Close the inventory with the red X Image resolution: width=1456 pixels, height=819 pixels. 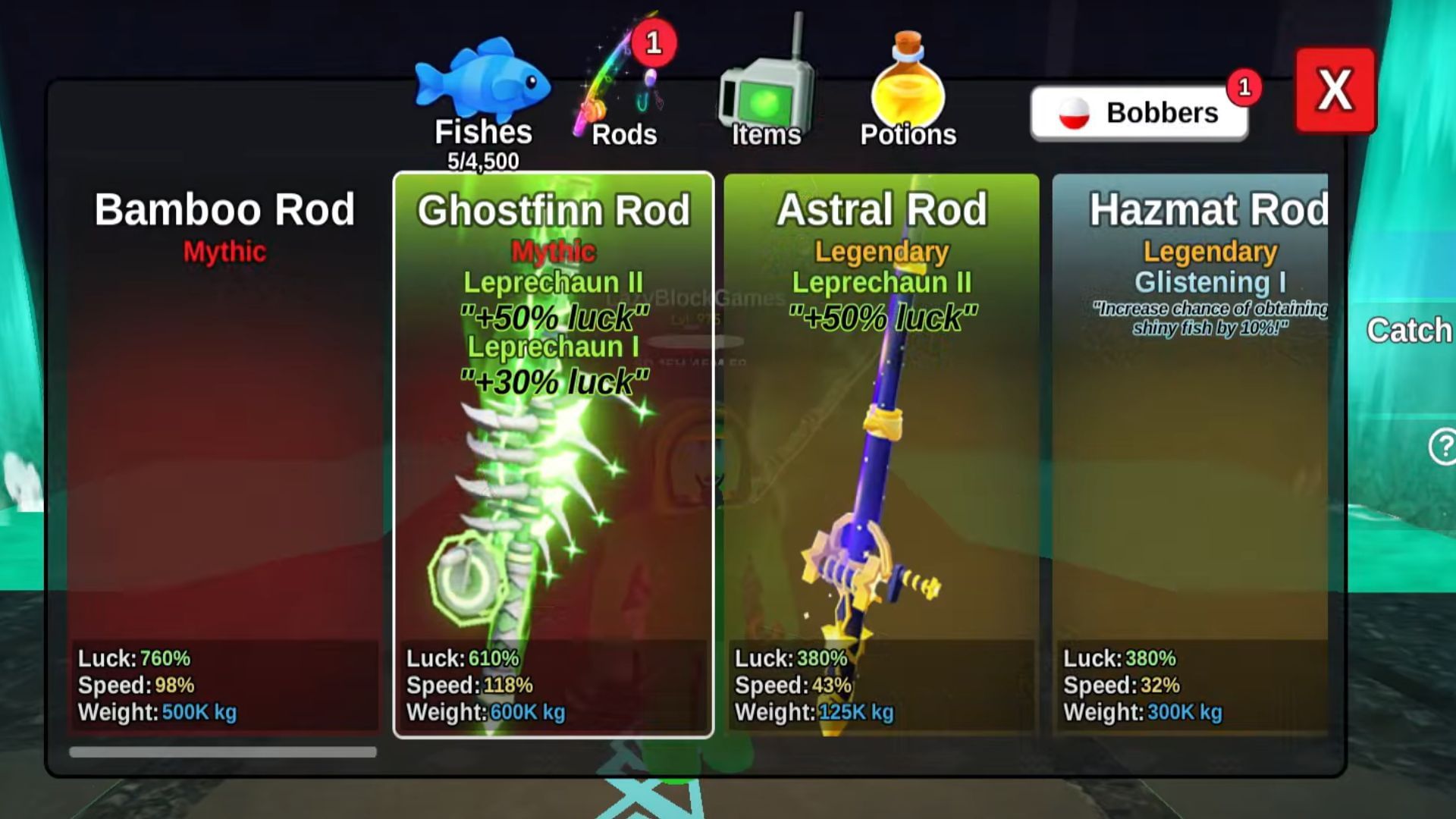point(1335,90)
